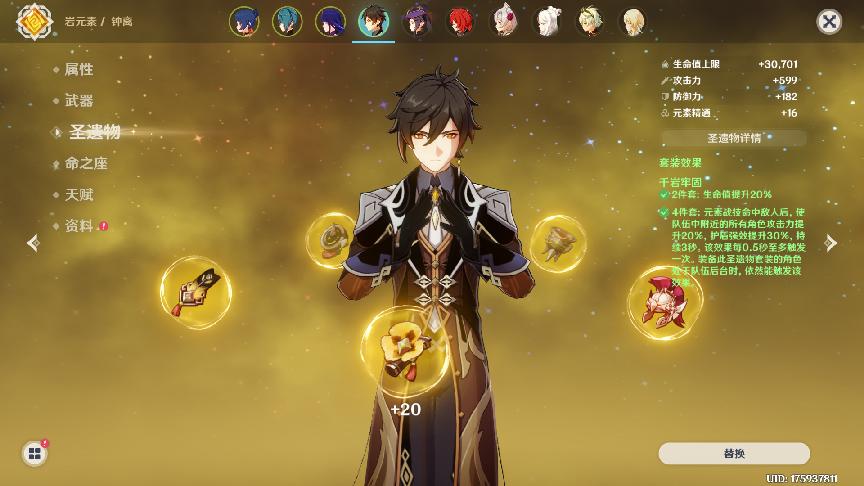This screenshot has height=486, width=864.
Task: Close the character screen
Action: (828, 21)
